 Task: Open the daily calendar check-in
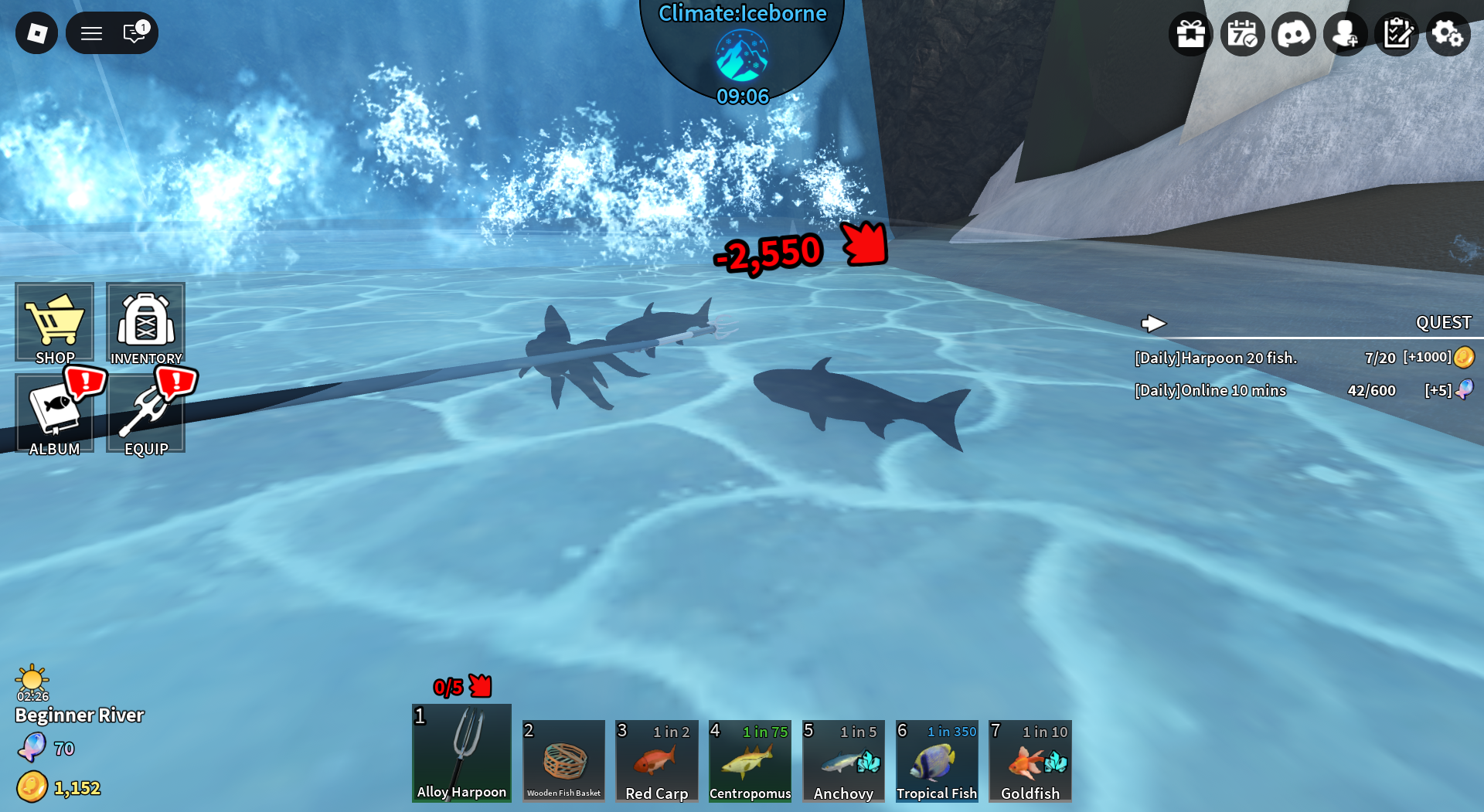[x=1242, y=34]
